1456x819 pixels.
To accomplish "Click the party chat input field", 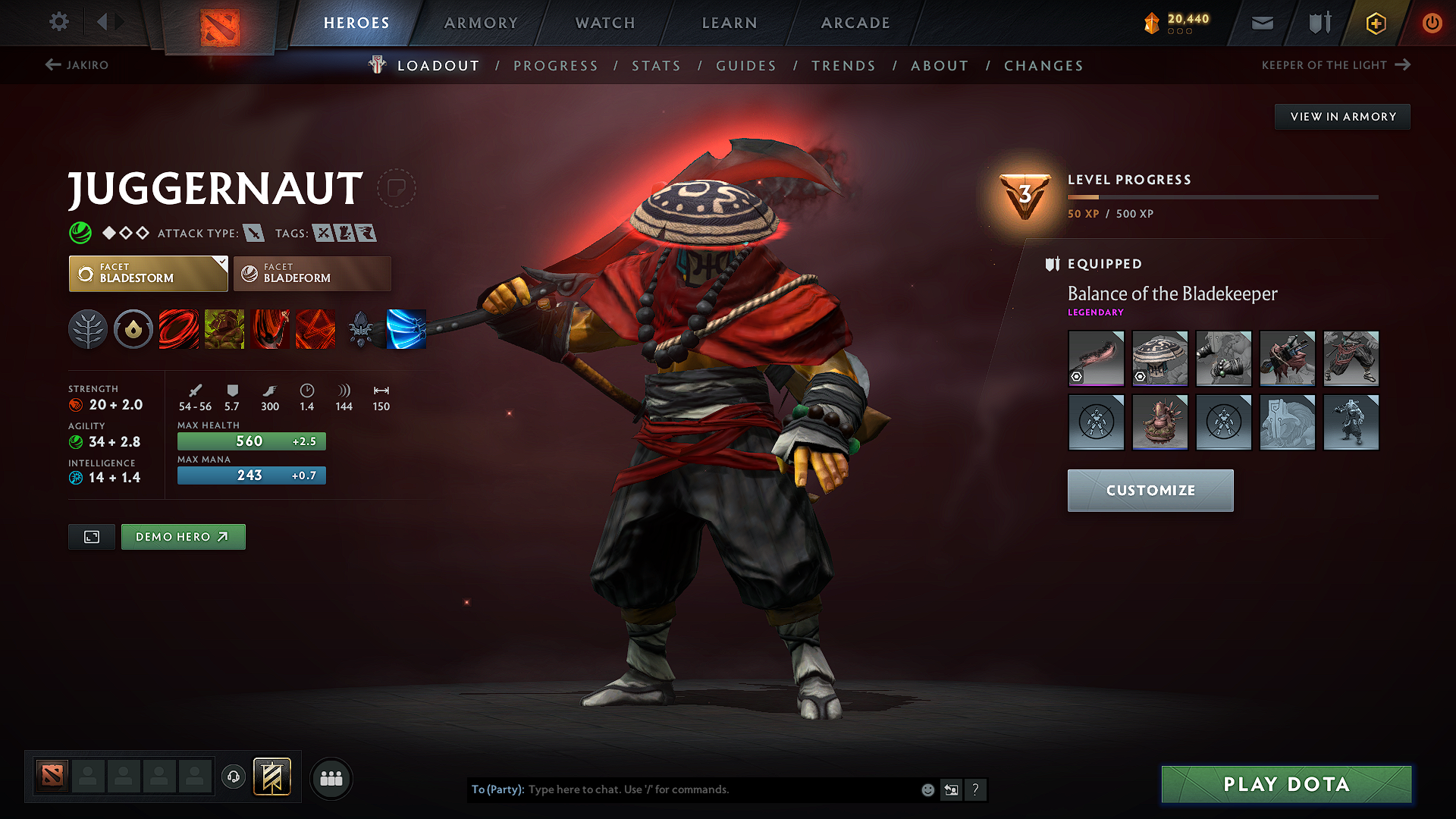I will (720, 789).
